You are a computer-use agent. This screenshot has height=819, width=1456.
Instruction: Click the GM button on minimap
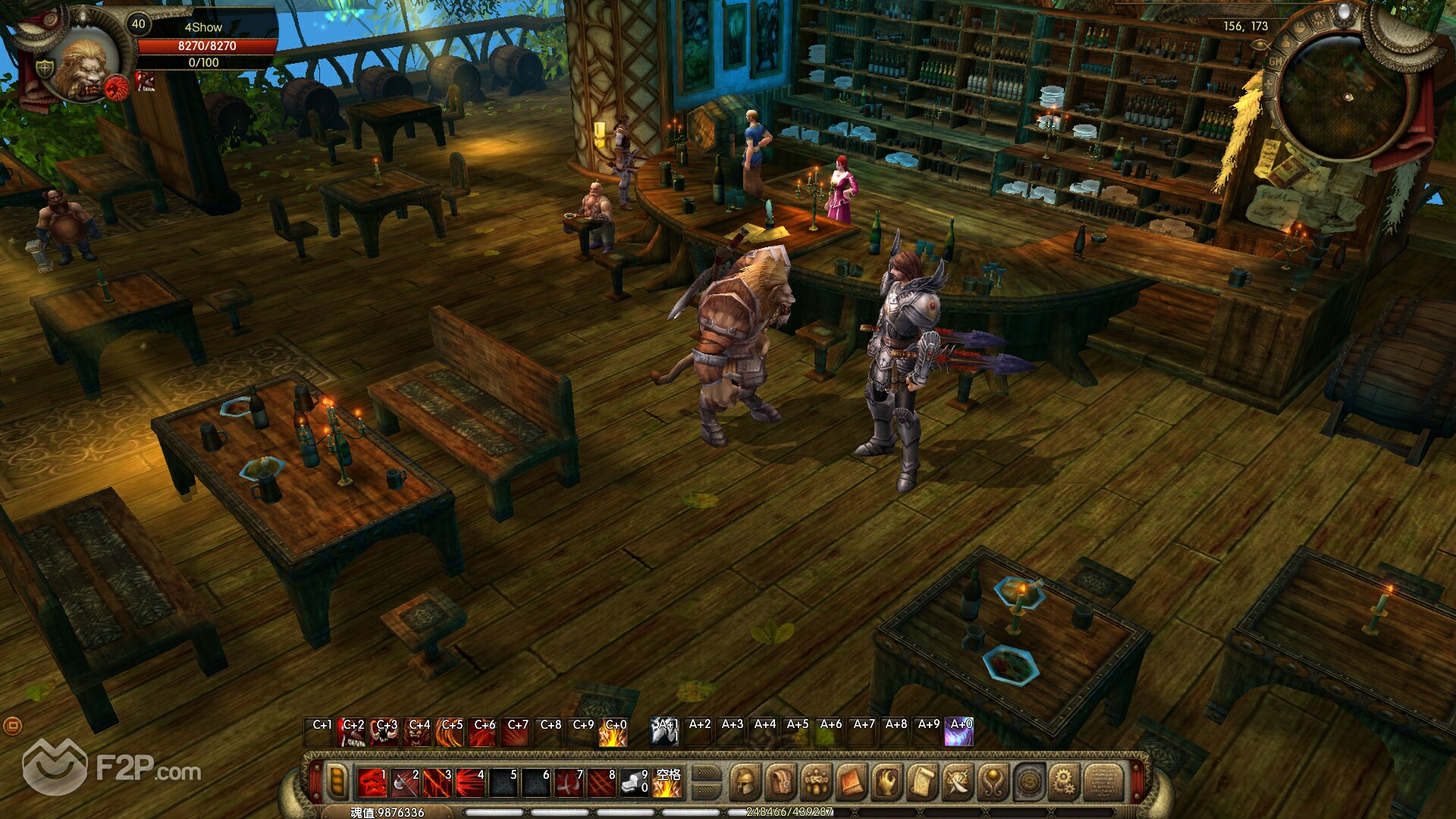coord(1275,61)
